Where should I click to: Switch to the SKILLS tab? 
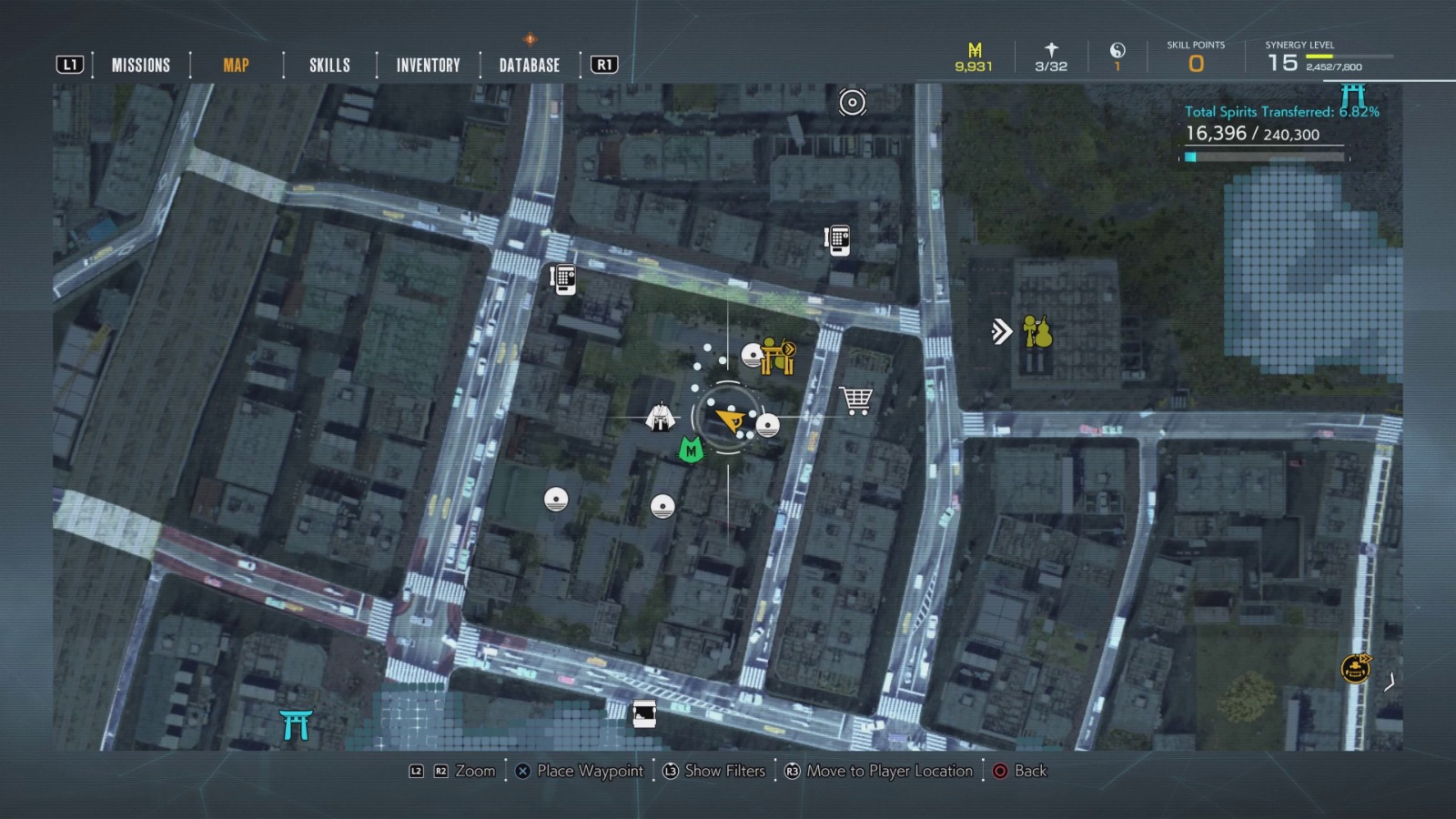coord(329,65)
